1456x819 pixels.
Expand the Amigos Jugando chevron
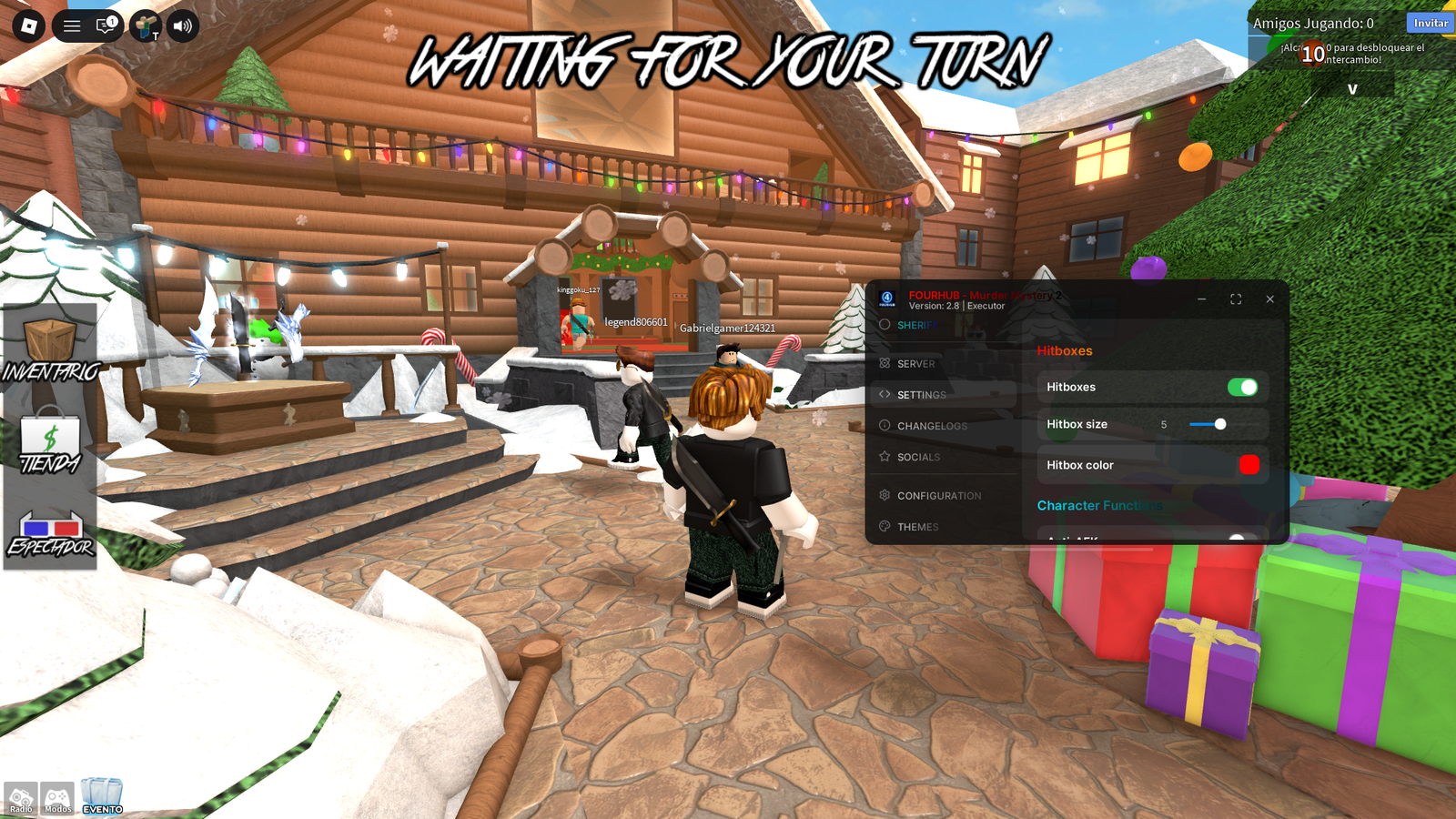(x=1351, y=89)
